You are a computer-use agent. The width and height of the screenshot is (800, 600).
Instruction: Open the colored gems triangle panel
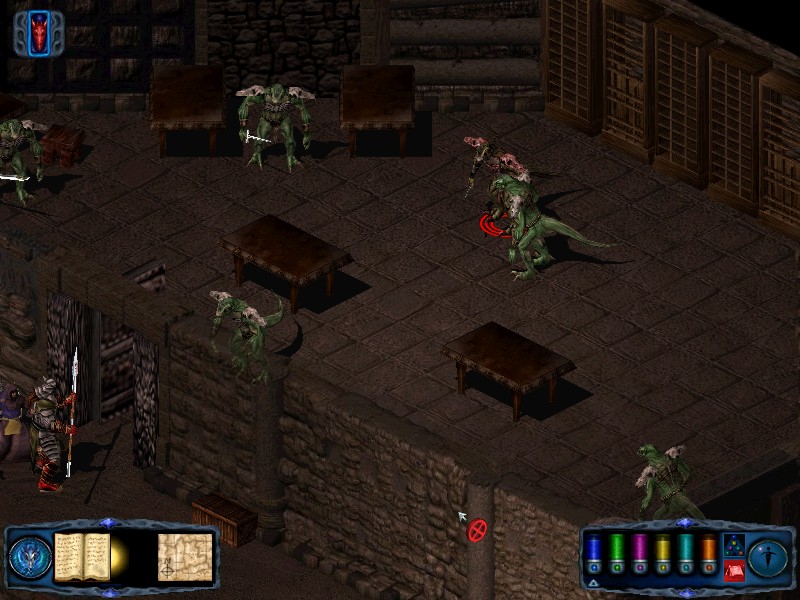(x=733, y=545)
